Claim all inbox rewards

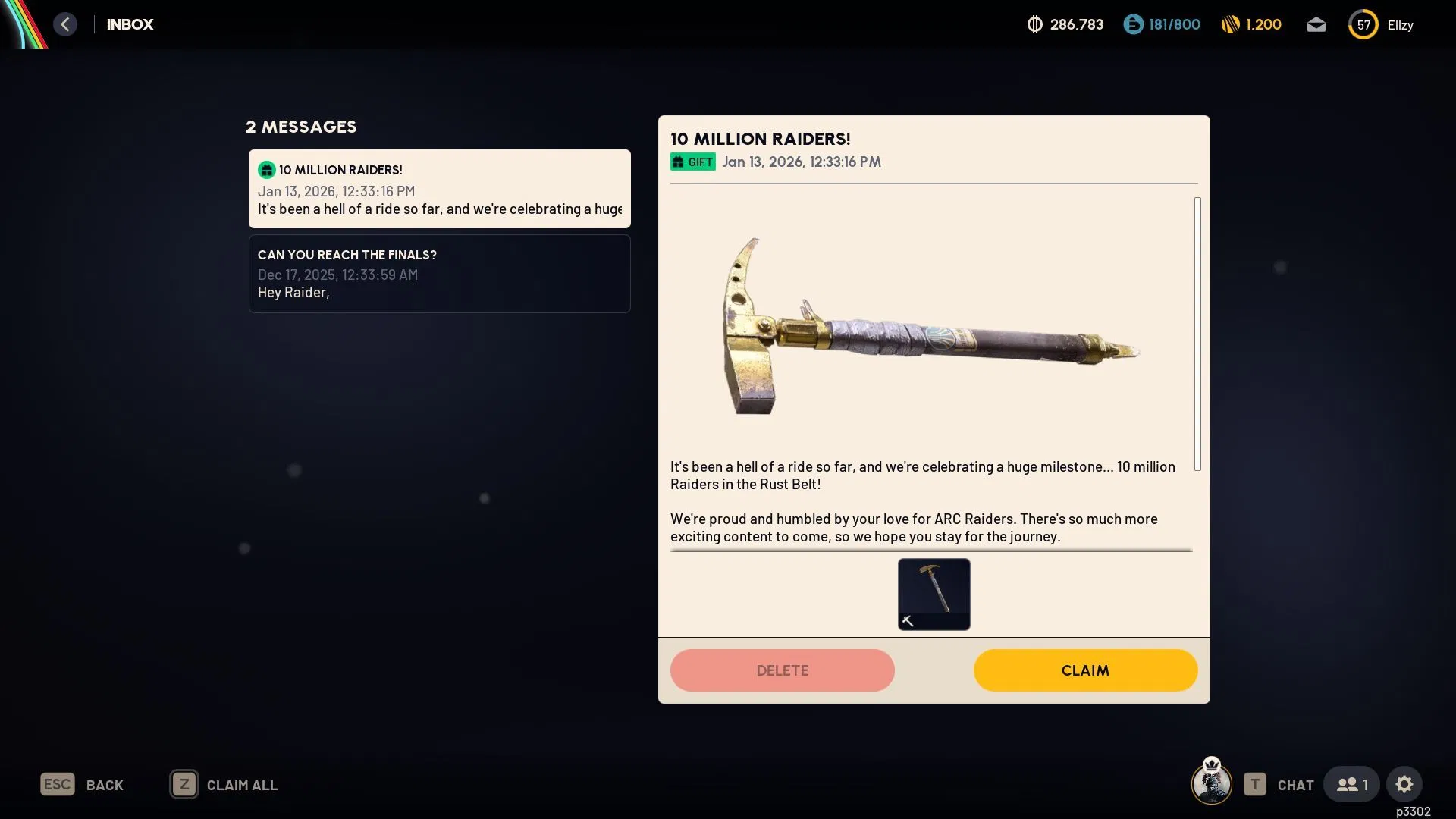coord(224,785)
